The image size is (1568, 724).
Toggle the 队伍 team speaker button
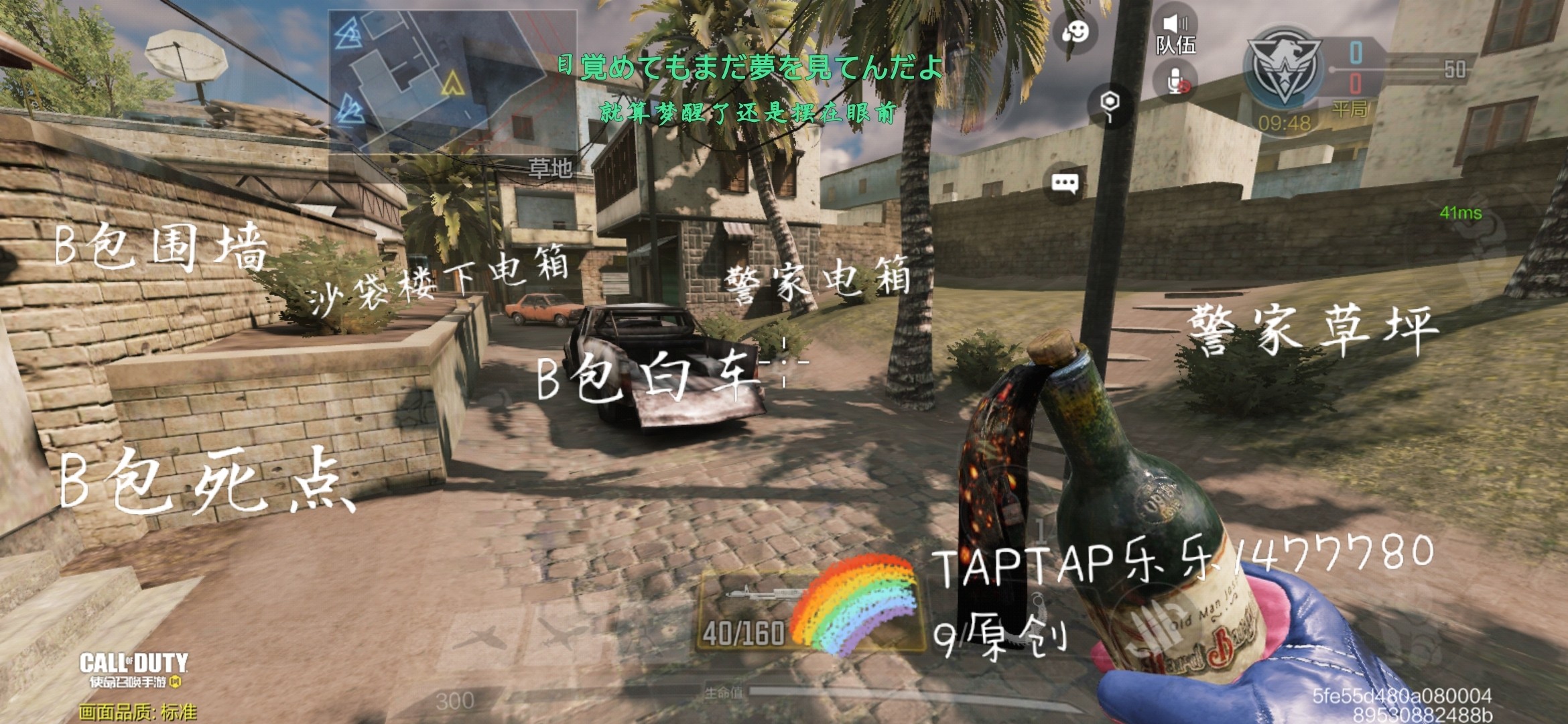pos(1175,34)
